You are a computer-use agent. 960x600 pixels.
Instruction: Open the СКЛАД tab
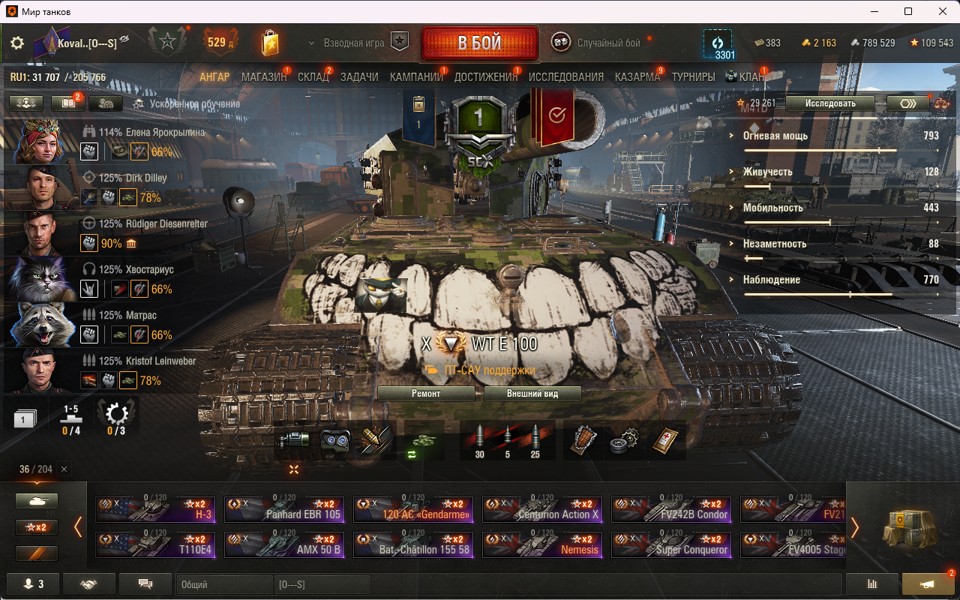coord(313,77)
